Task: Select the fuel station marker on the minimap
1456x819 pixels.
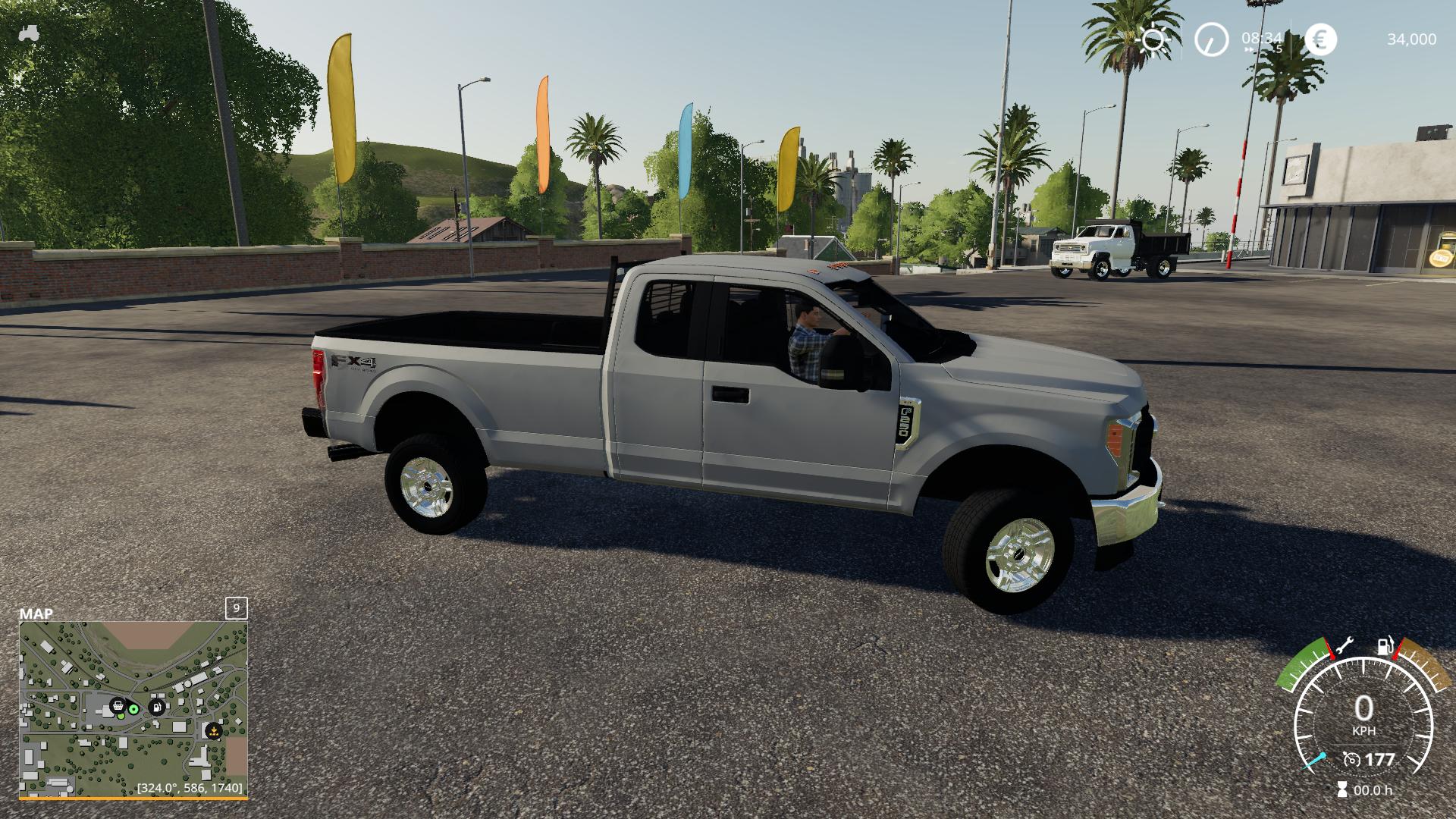Action: [x=157, y=707]
